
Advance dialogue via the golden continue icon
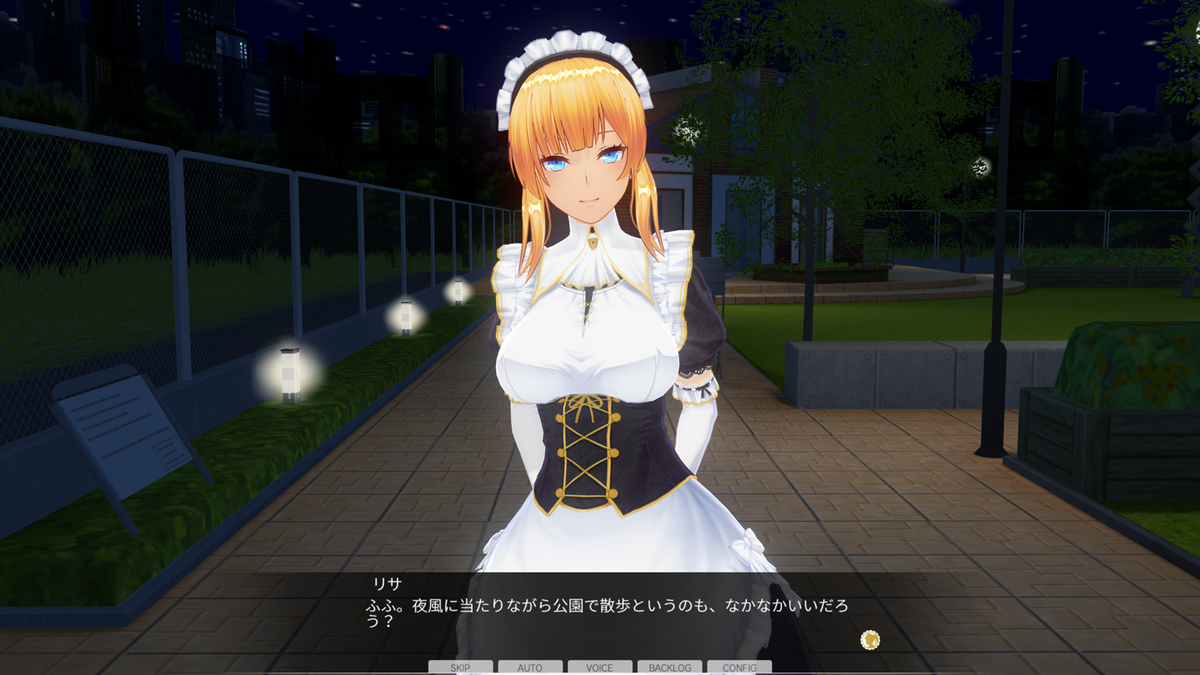point(870,639)
